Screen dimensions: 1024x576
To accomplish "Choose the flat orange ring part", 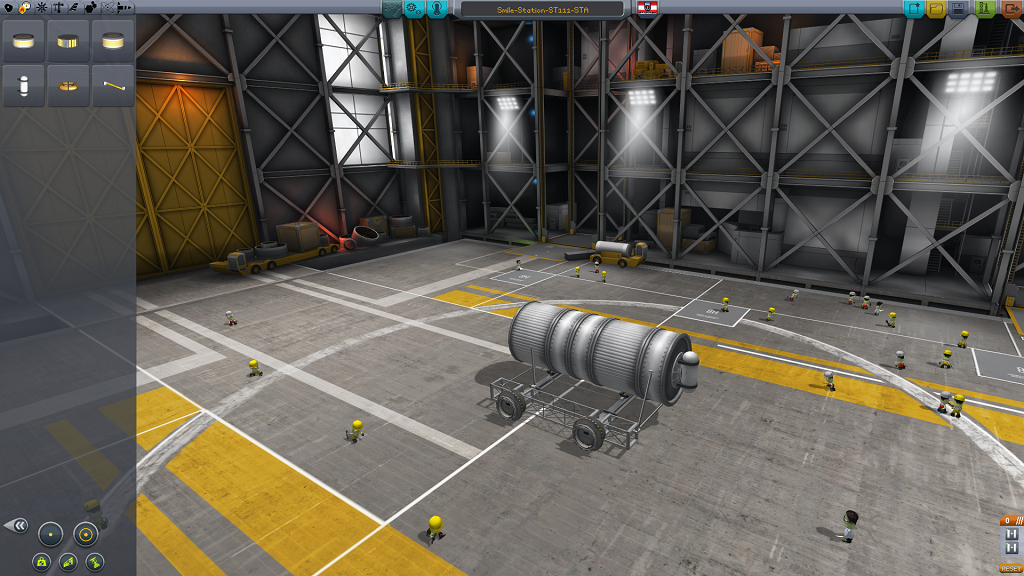I will coord(68,87).
